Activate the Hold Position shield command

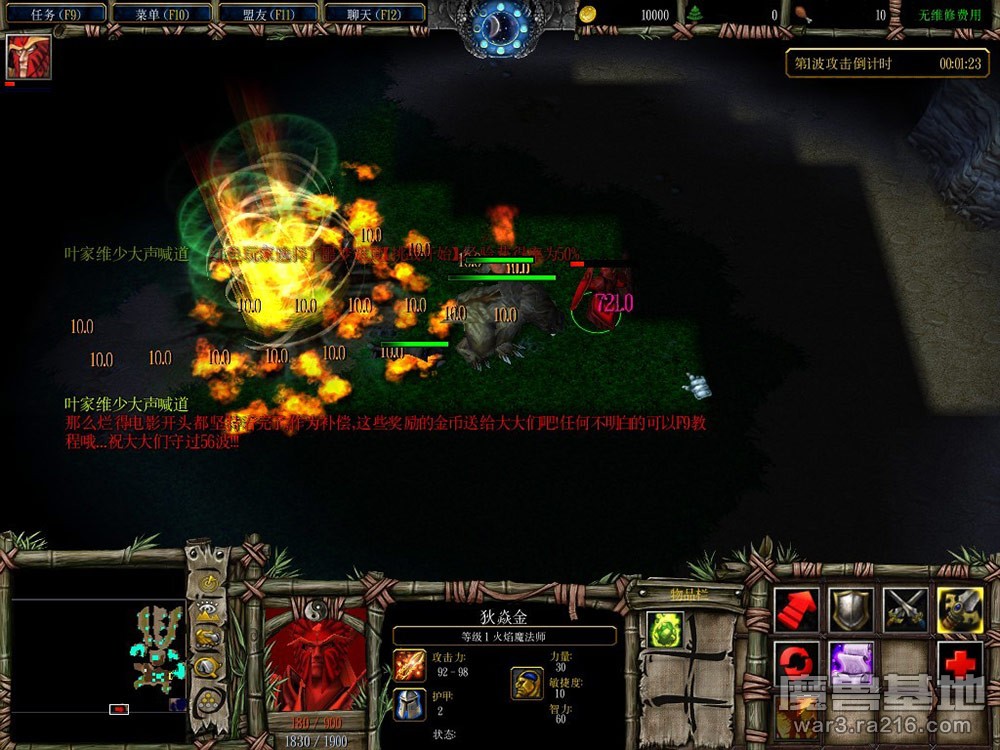click(852, 610)
